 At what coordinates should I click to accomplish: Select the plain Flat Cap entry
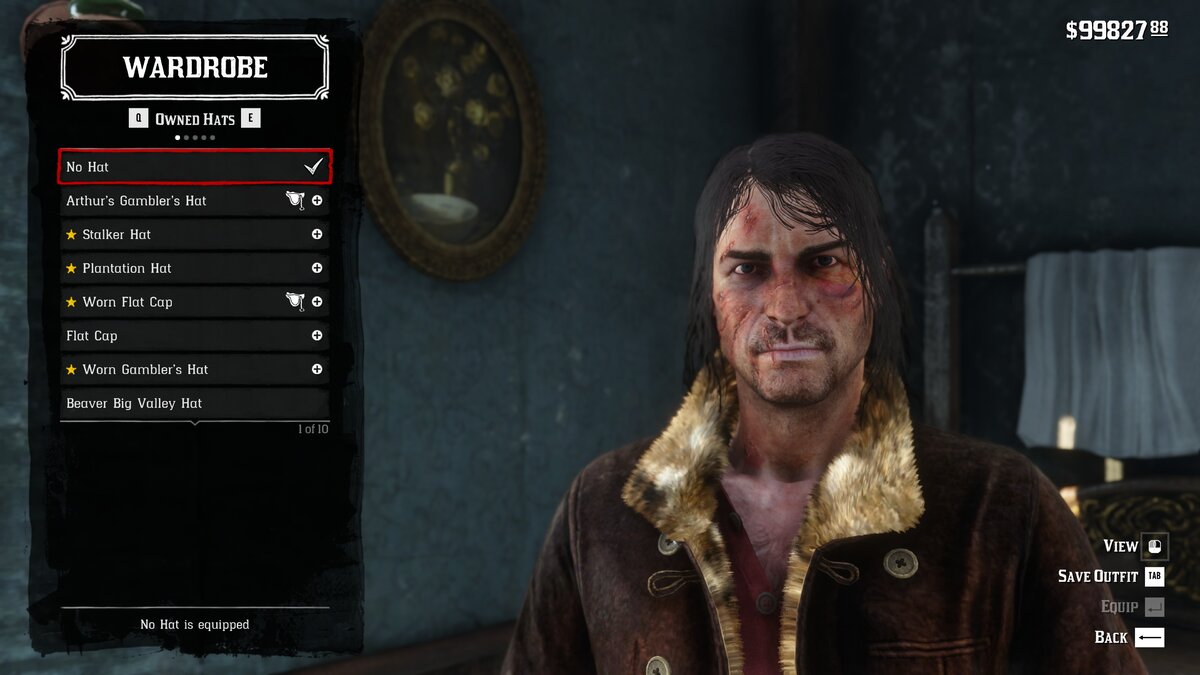[x=170, y=336]
